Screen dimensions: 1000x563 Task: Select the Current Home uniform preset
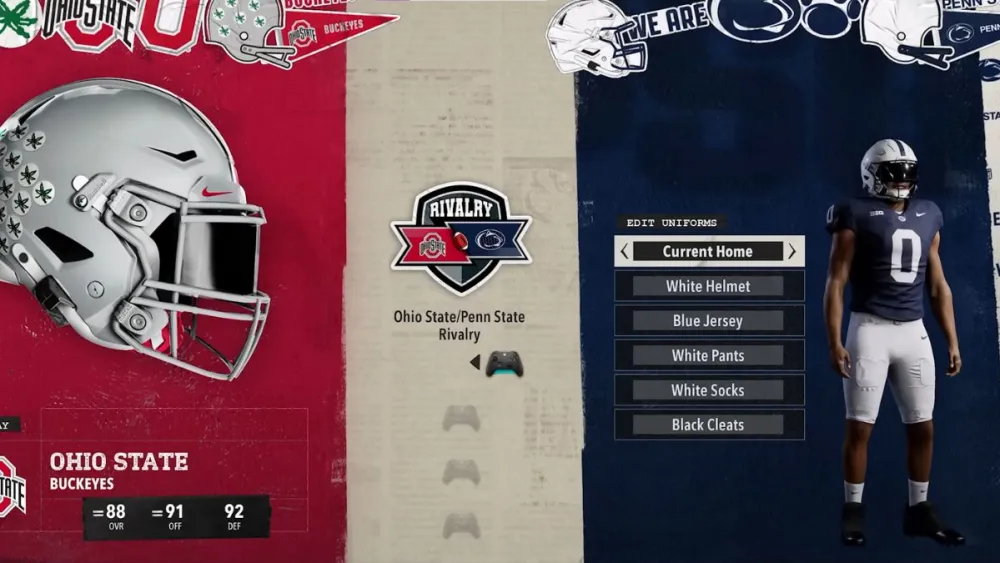tap(708, 251)
